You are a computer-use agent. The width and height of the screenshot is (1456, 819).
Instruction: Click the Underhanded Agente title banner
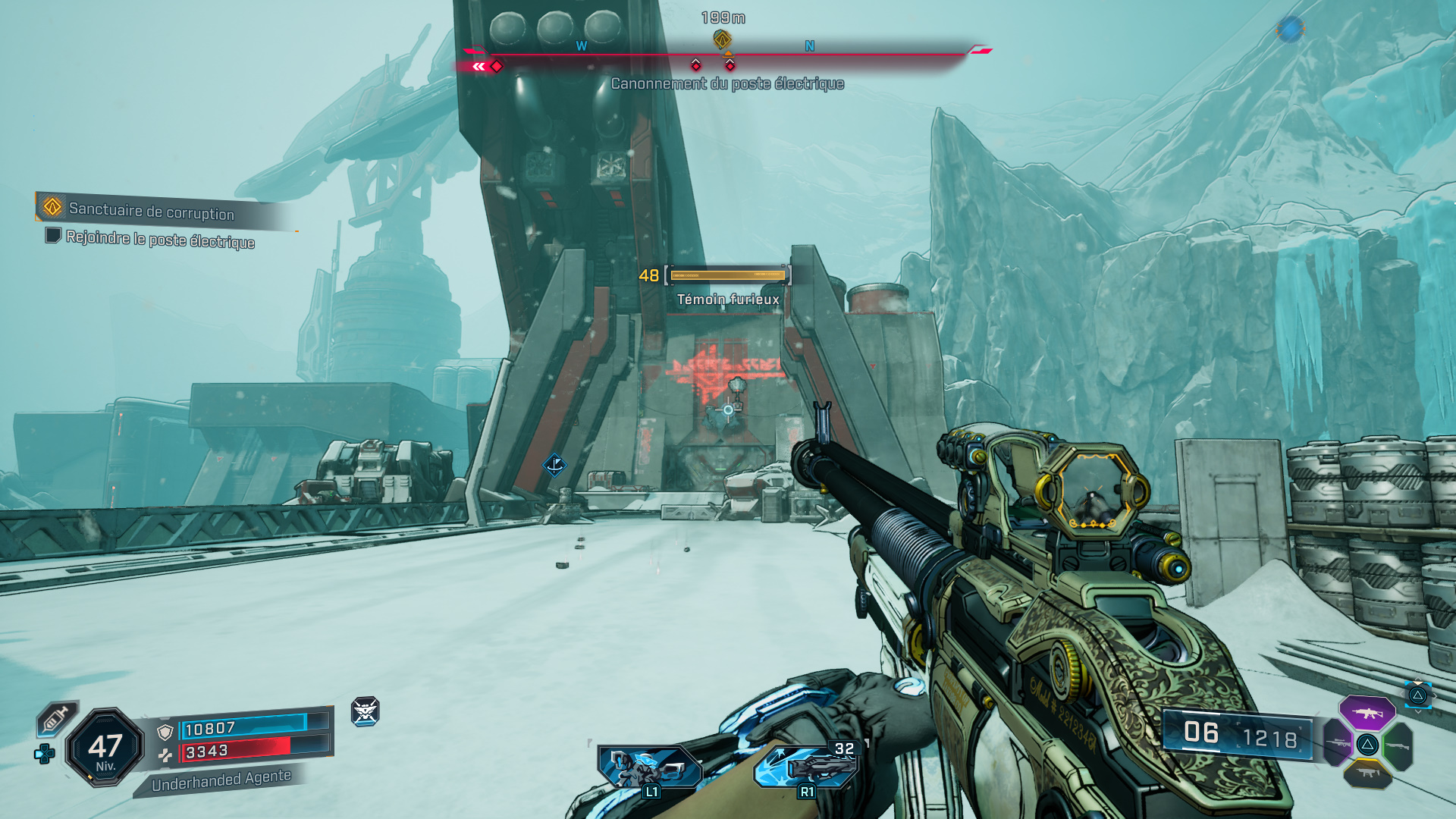tap(221, 780)
